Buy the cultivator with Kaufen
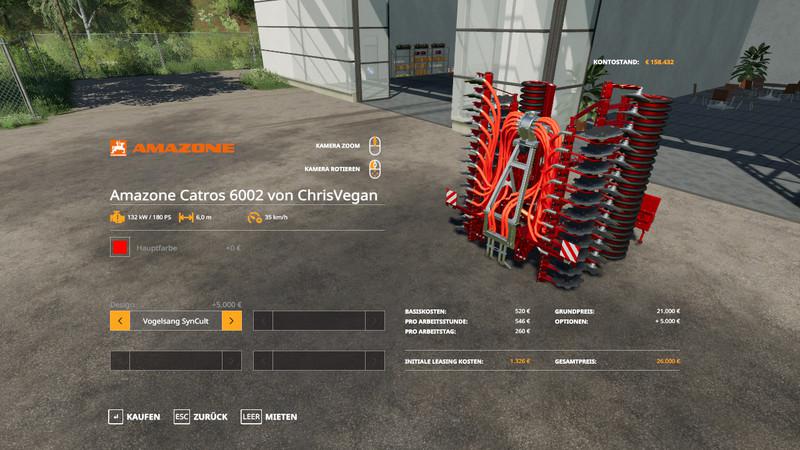This screenshot has width=800, height=450. pyautogui.click(x=135, y=416)
